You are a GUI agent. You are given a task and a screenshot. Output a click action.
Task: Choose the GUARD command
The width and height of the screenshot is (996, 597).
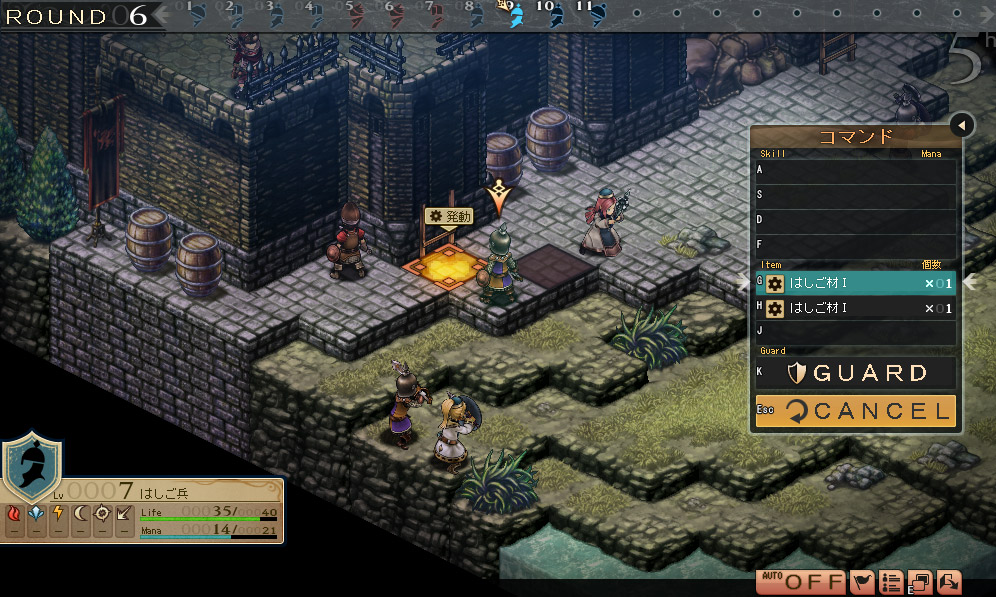click(856, 373)
